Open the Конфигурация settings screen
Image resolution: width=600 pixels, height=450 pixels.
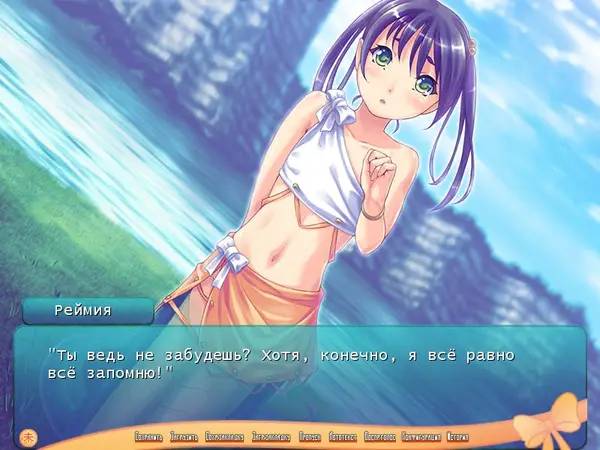tap(421, 437)
